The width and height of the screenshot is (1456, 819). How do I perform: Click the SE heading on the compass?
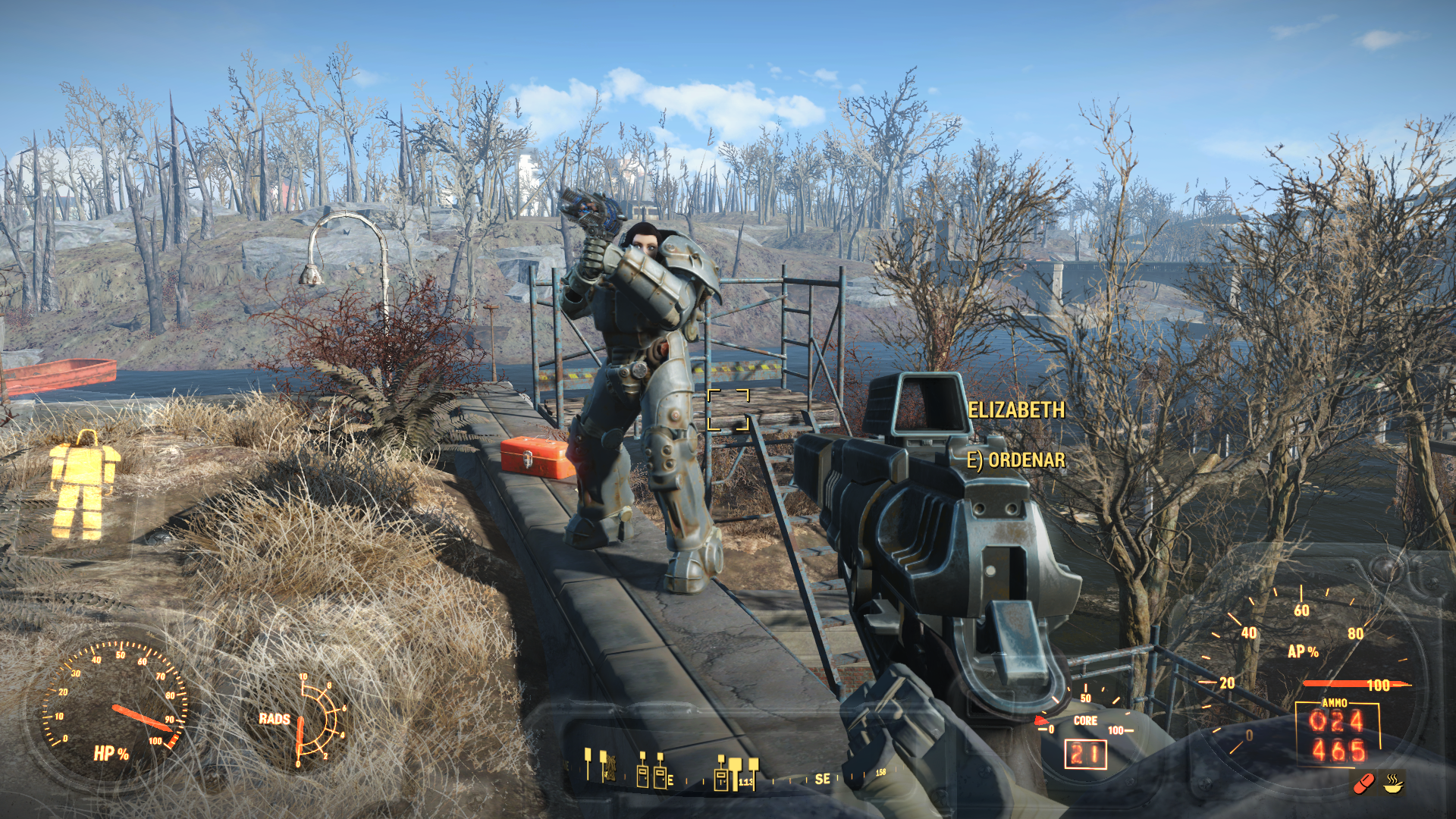tap(822, 779)
